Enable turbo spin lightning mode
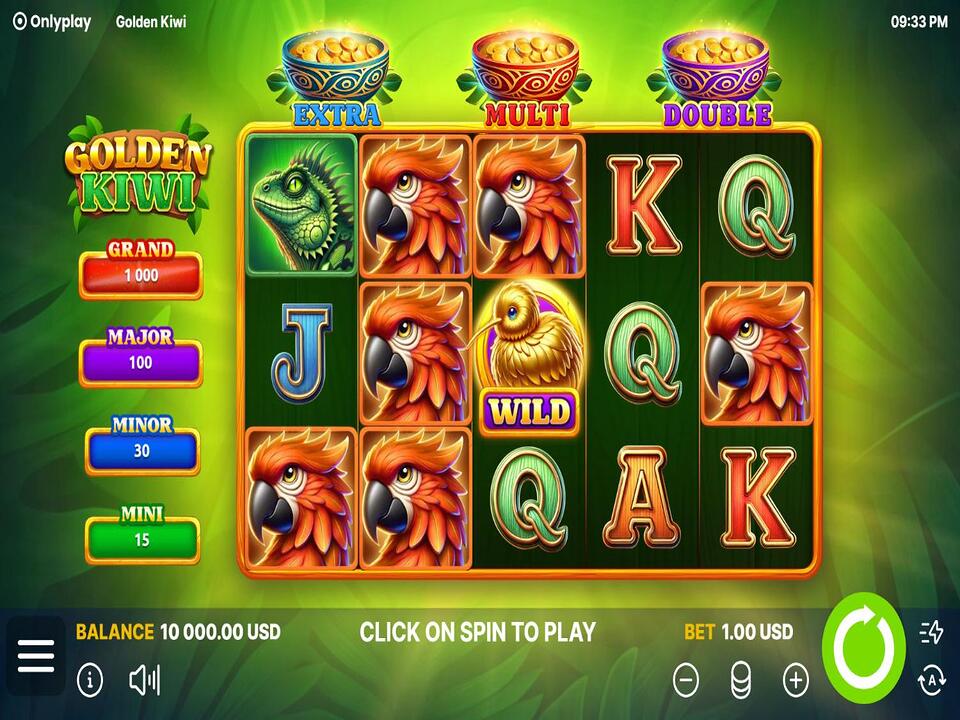Image resolution: width=960 pixels, height=720 pixels. click(931, 632)
